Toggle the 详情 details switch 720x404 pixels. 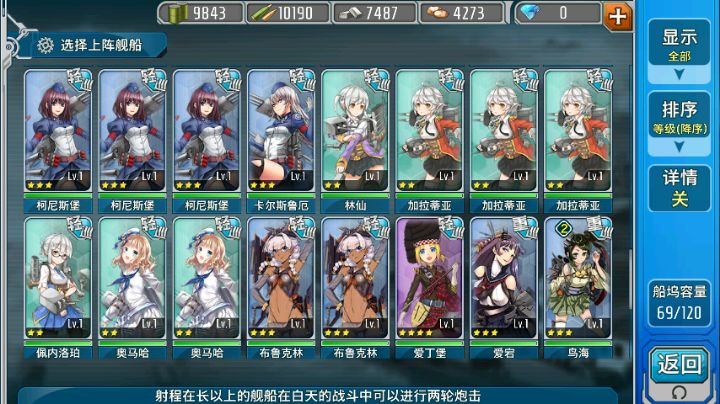click(679, 189)
